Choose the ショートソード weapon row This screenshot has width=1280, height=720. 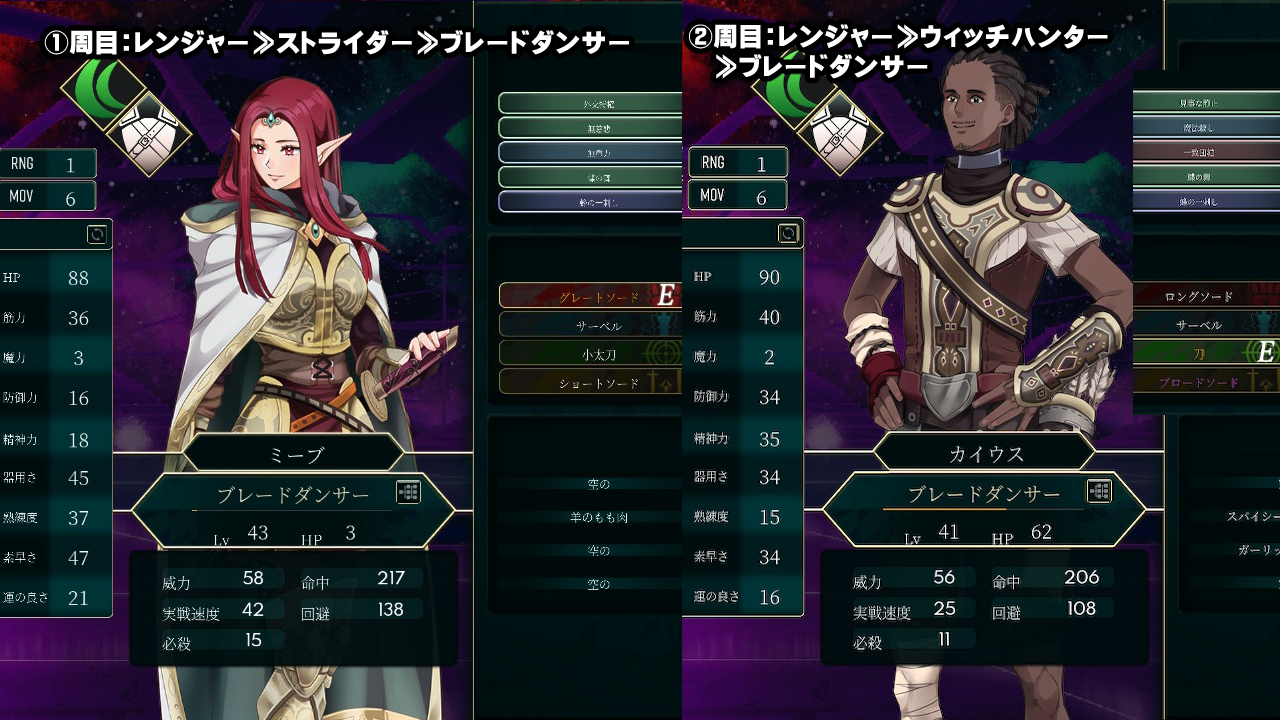589,382
